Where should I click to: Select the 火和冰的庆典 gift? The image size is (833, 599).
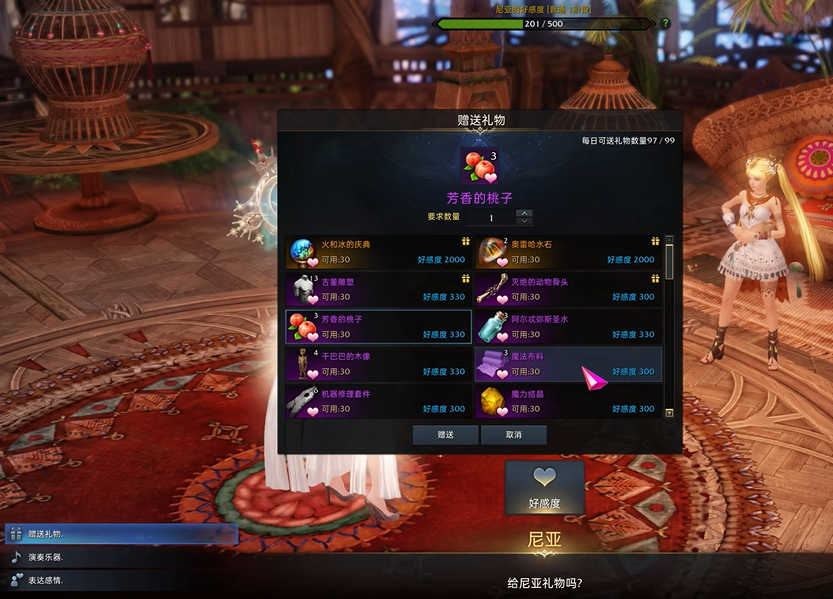pyautogui.click(x=379, y=252)
